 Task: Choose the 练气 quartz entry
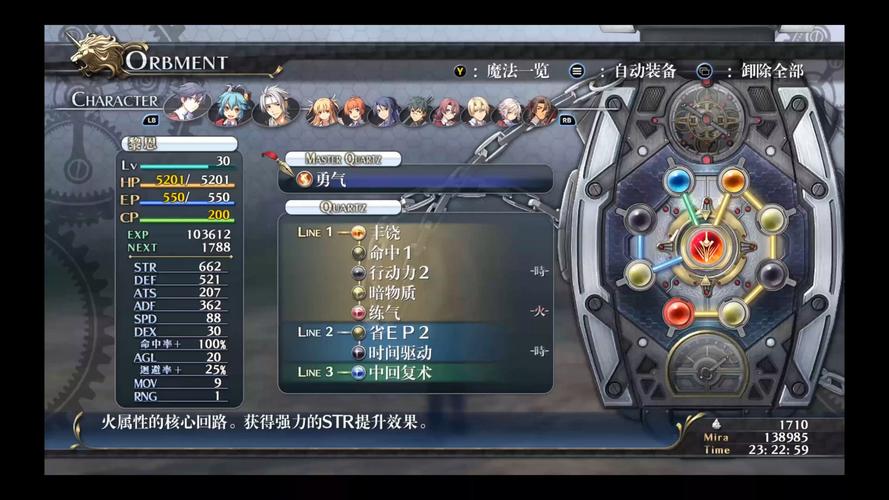(385, 312)
